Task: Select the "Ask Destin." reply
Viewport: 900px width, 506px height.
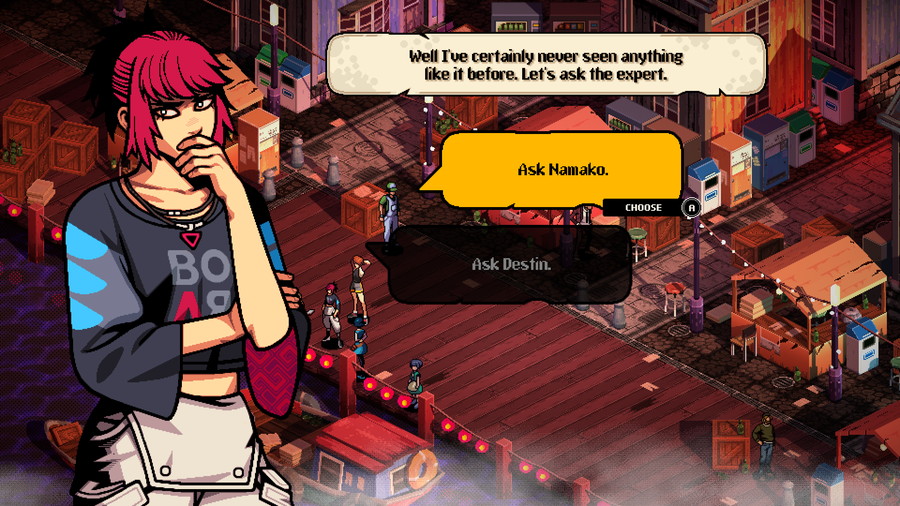Action: [511, 265]
